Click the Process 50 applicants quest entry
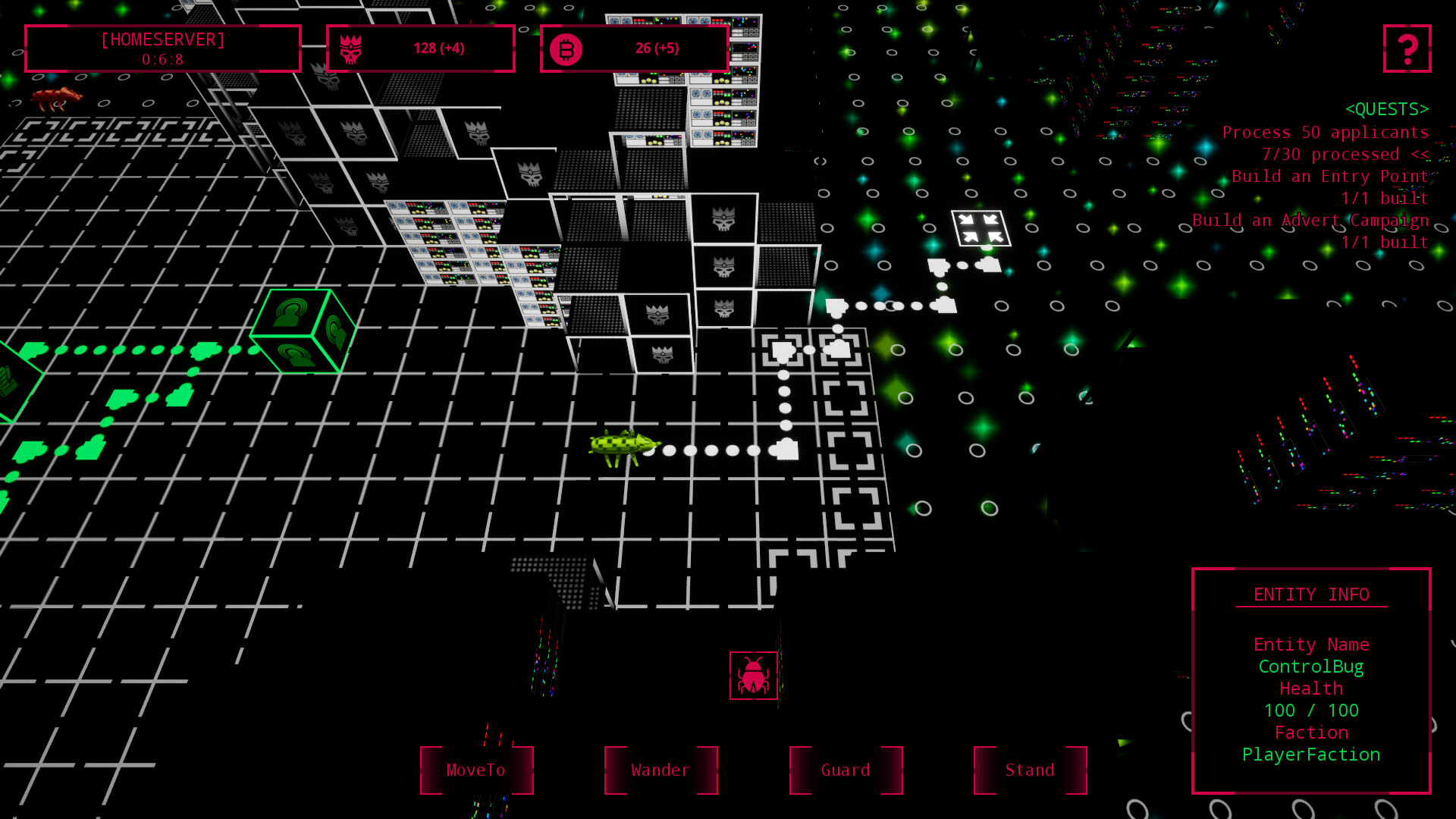Screen dimensions: 1456x819 point(1326,132)
